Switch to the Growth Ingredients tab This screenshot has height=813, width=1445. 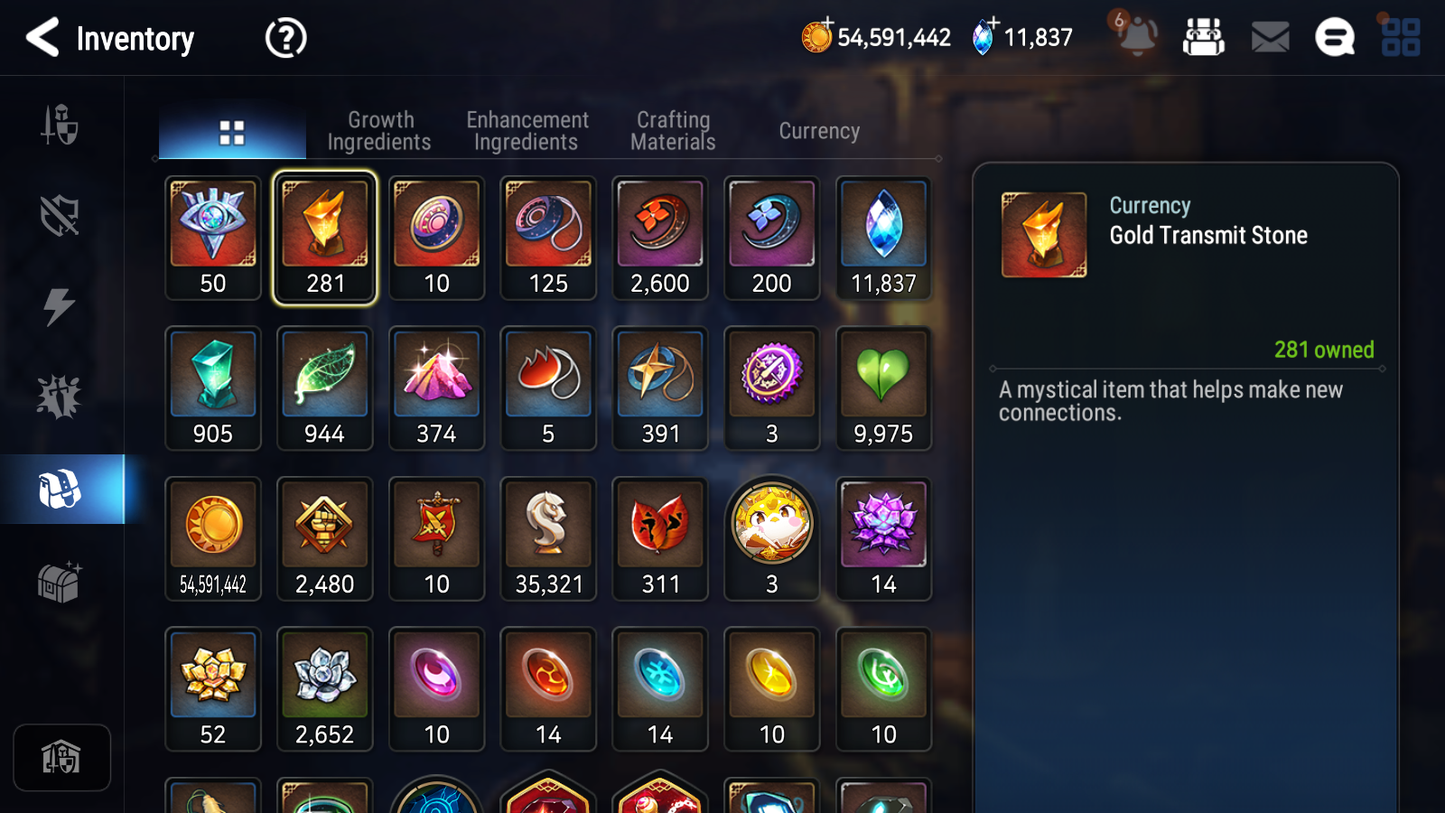[379, 130]
